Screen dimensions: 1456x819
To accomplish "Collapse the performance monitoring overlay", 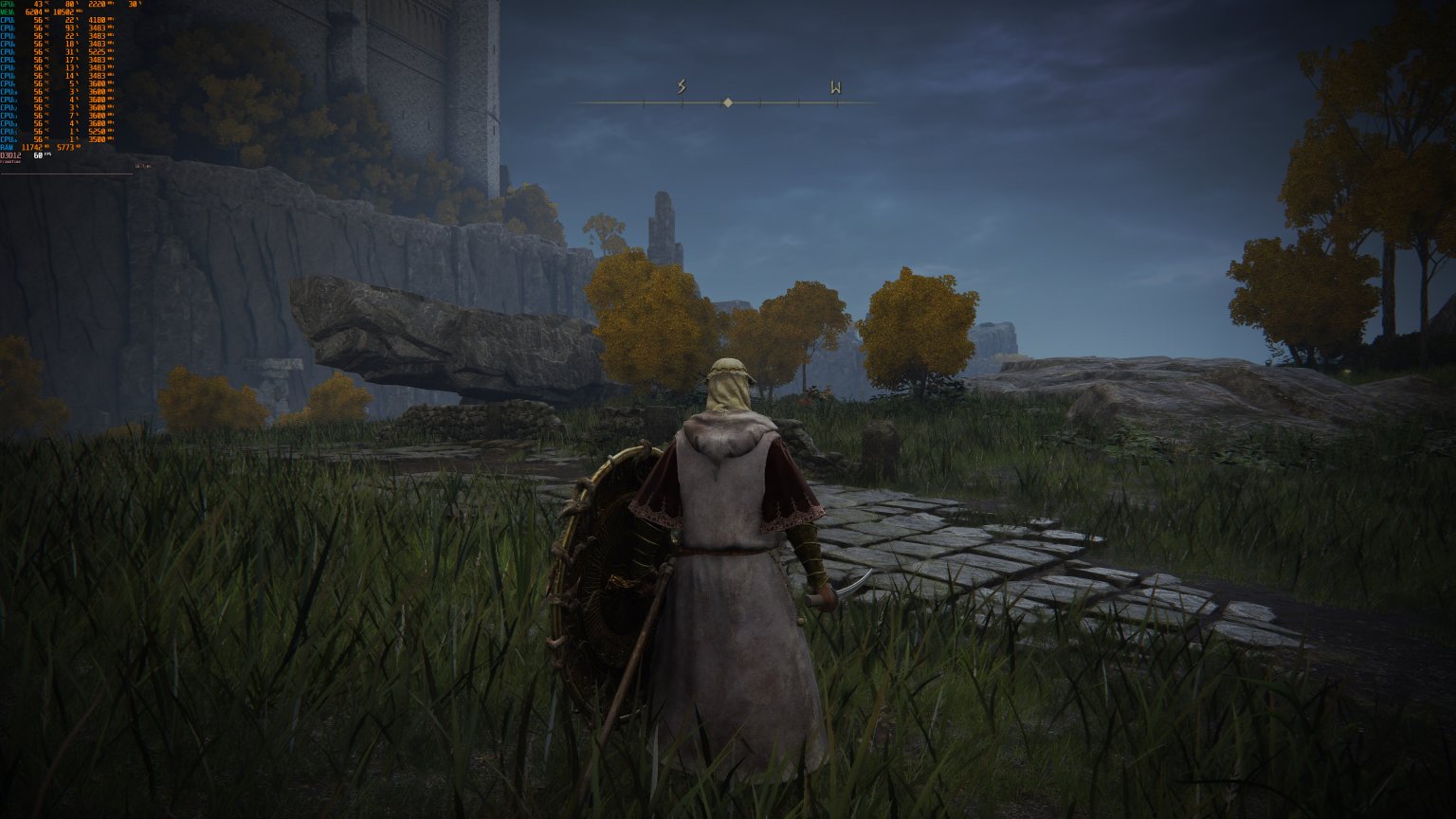I will click(x=9, y=4).
